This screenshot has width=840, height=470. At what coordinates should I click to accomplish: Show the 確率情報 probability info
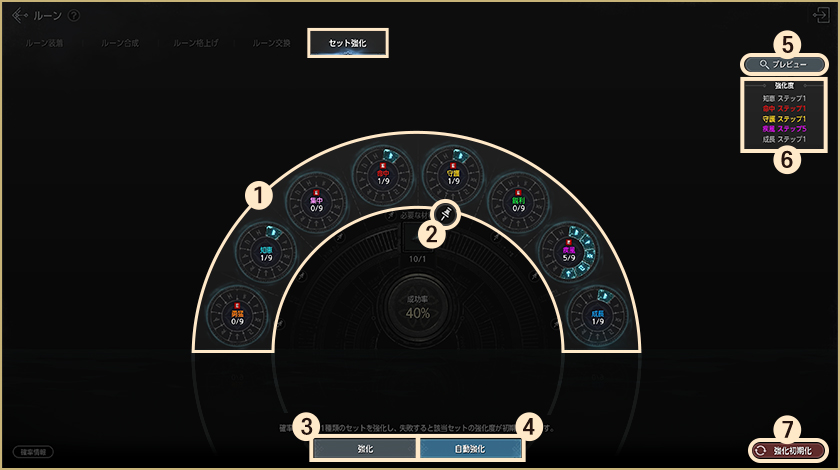tap(33, 452)
